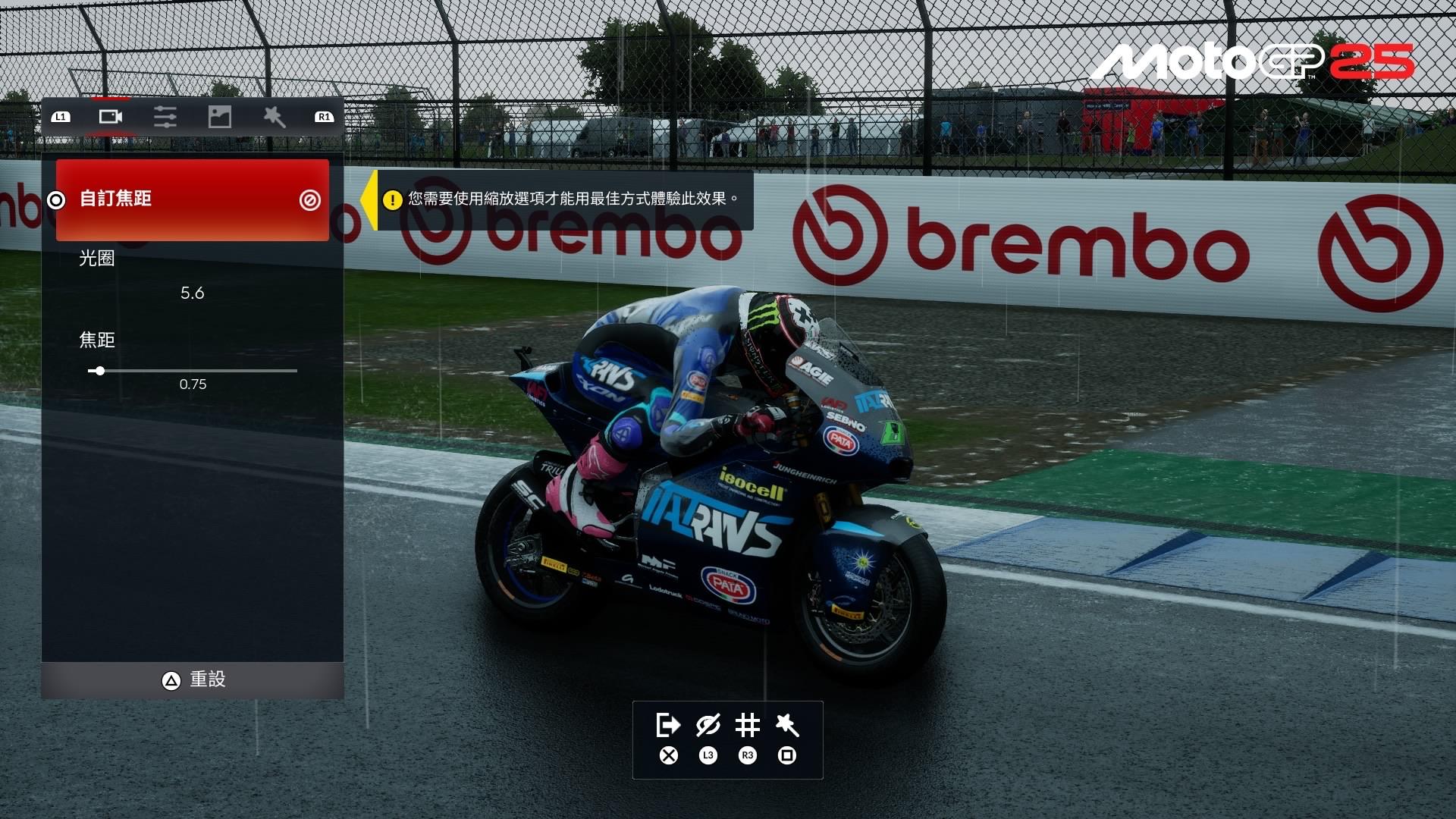Click the yellow warning arrow expander
The height and width of the screenshot is (819, 1456).
point(371,200)
